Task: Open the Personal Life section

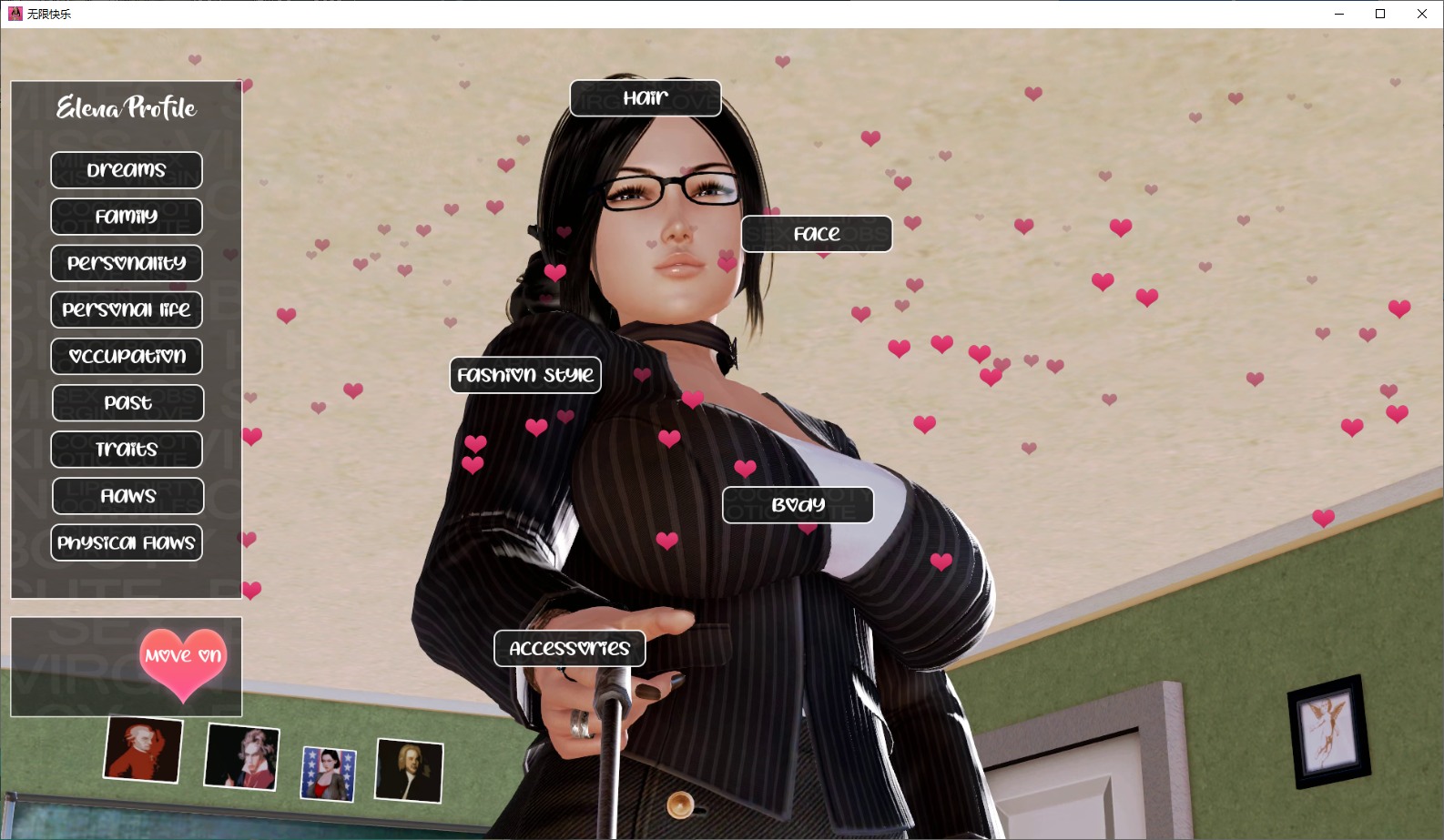Action: click(127, 309)
